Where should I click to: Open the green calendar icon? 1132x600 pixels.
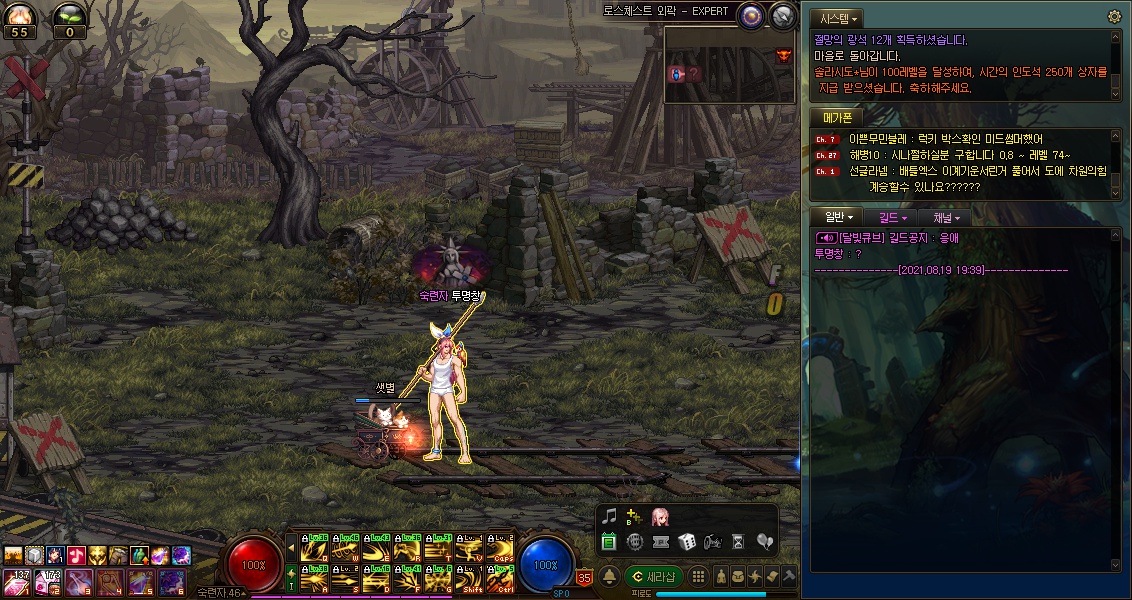608,542
